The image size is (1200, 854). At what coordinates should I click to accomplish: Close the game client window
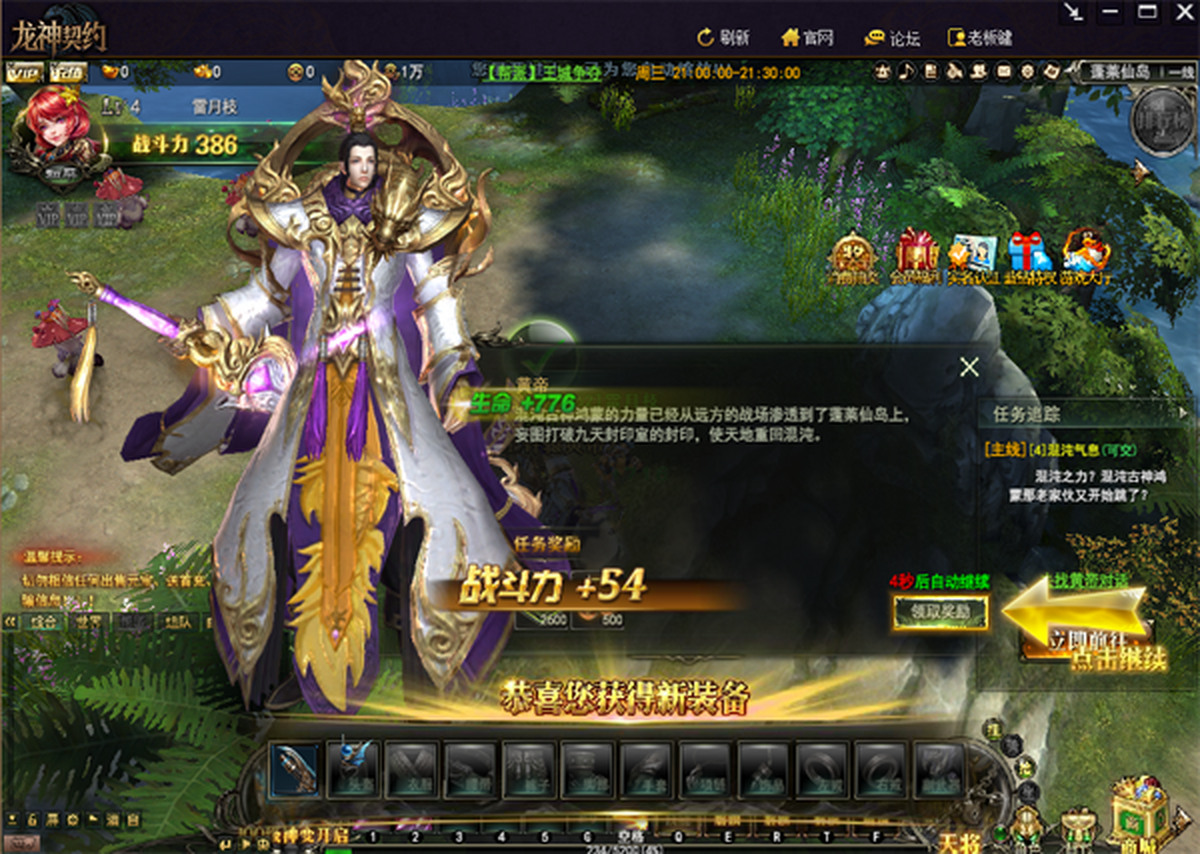tap(1183, 12)
